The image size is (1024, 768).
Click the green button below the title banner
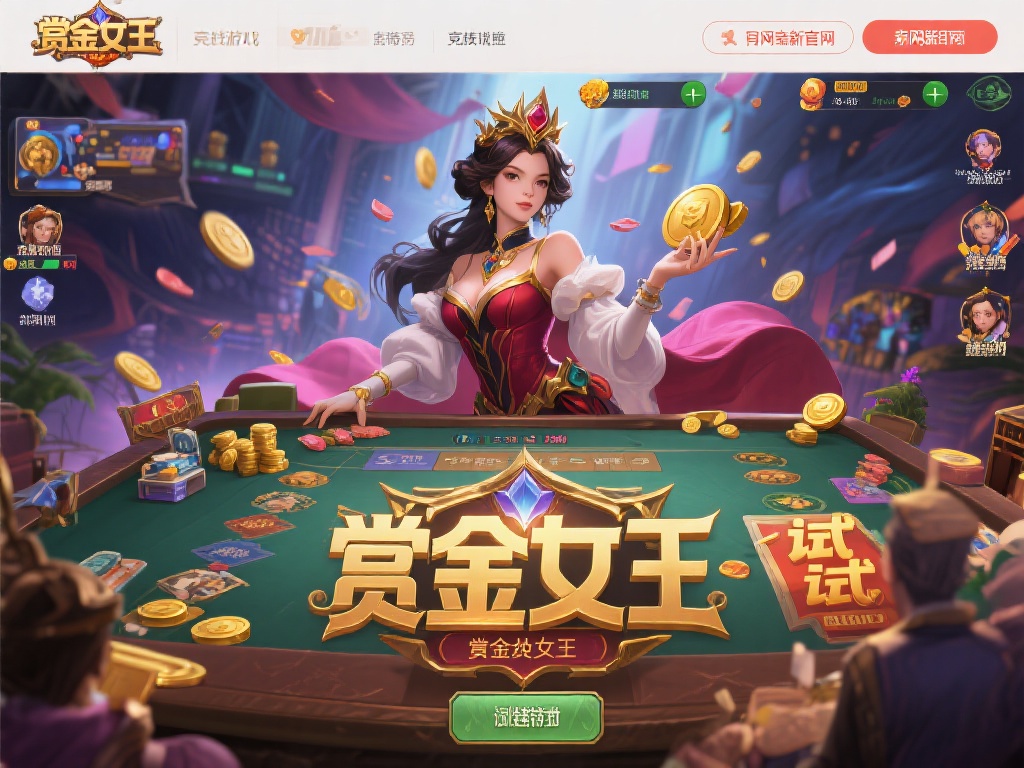pos(526,717)
